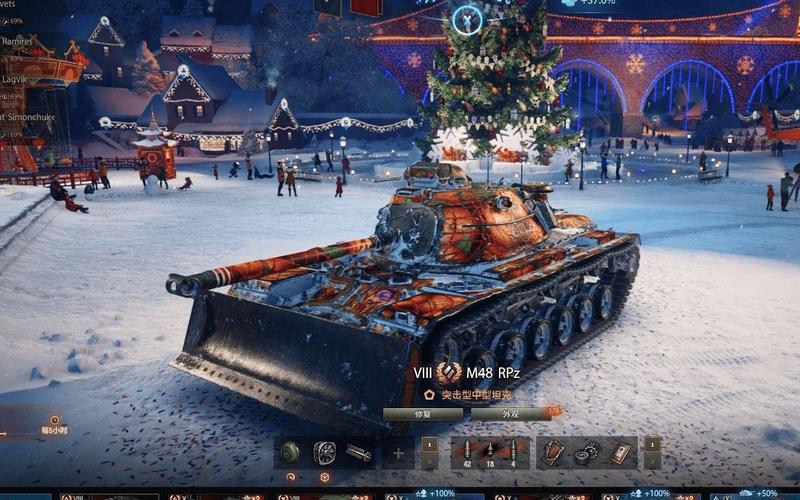Select the green round equipment slot
Image resolution: width=800 pixels, height=500 pixels.
(x=291, y=453)
